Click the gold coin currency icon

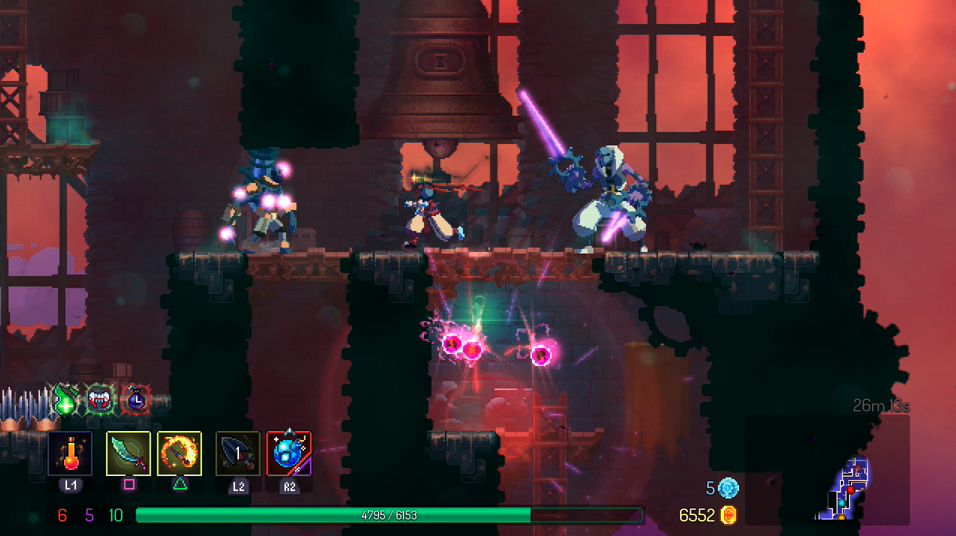[728, 515]
